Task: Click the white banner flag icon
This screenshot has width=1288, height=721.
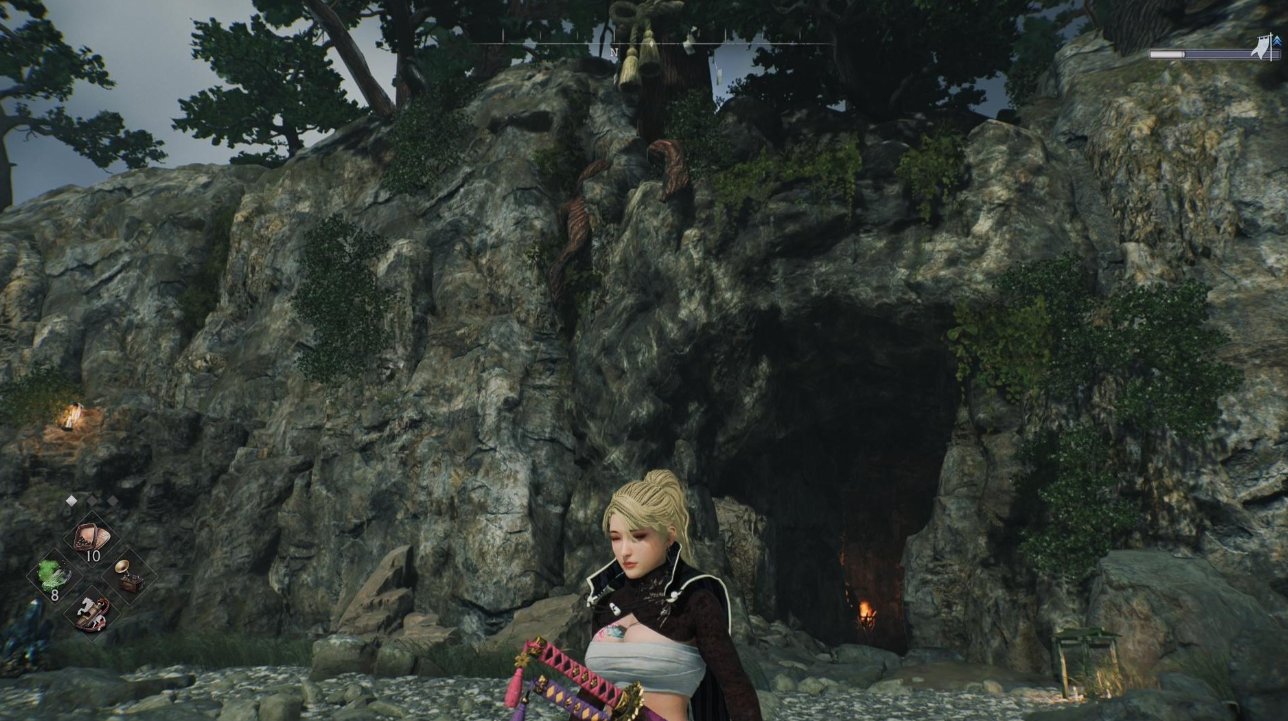Action: (1264, 45)
